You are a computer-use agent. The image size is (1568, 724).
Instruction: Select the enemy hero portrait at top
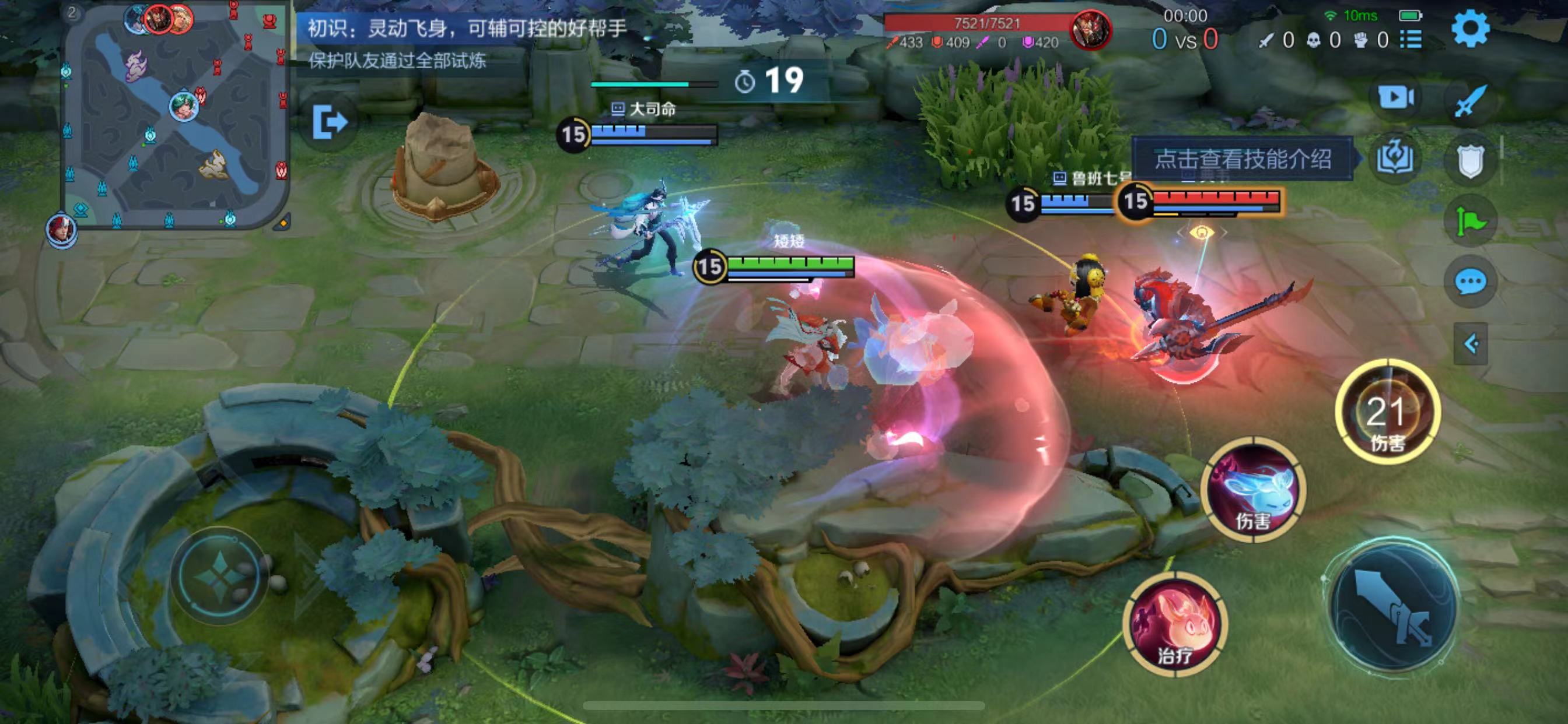pyautogui.click(x=1091, y=29)
